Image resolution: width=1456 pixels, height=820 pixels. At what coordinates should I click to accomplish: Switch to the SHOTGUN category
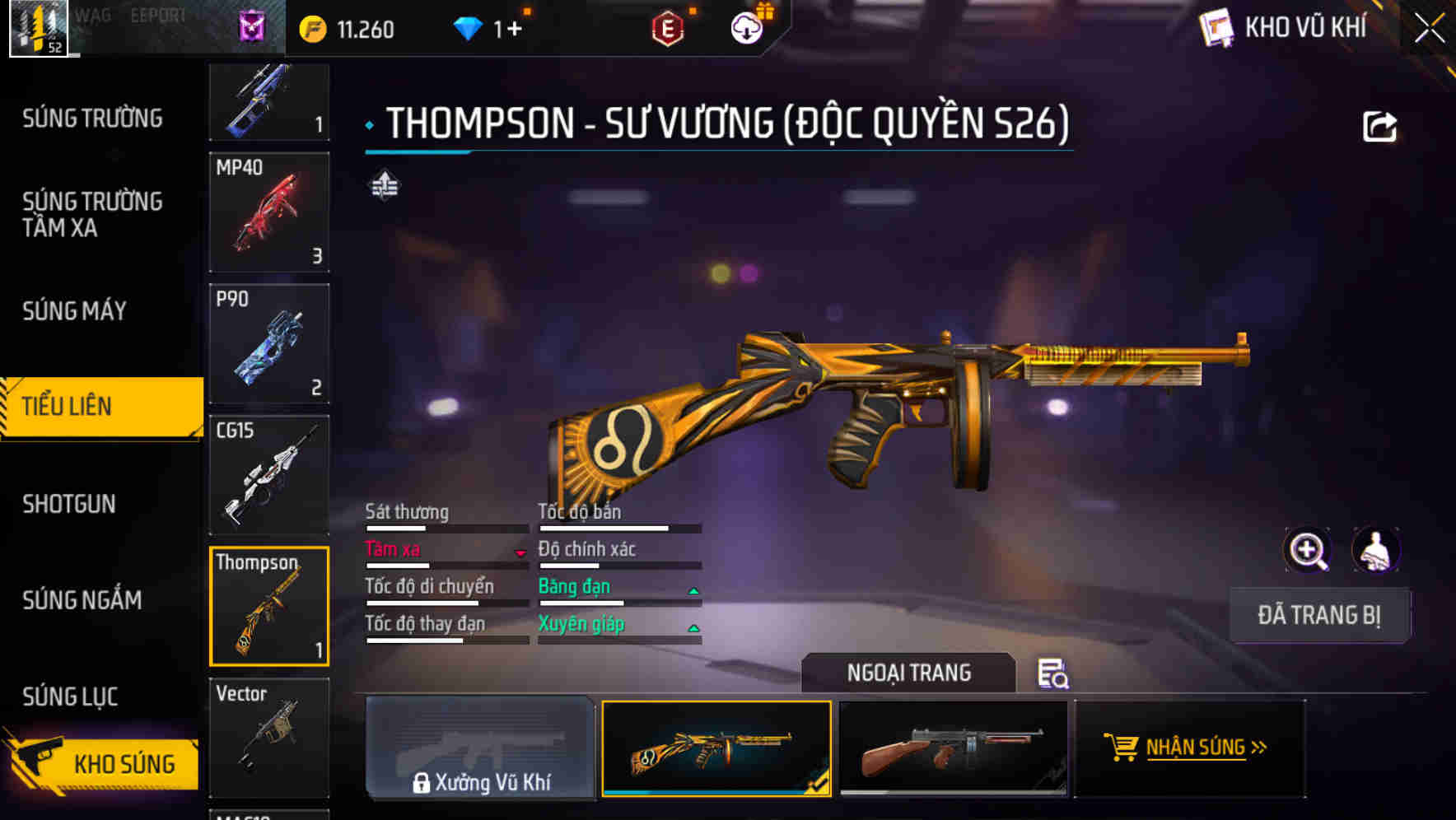pos(70,504)
